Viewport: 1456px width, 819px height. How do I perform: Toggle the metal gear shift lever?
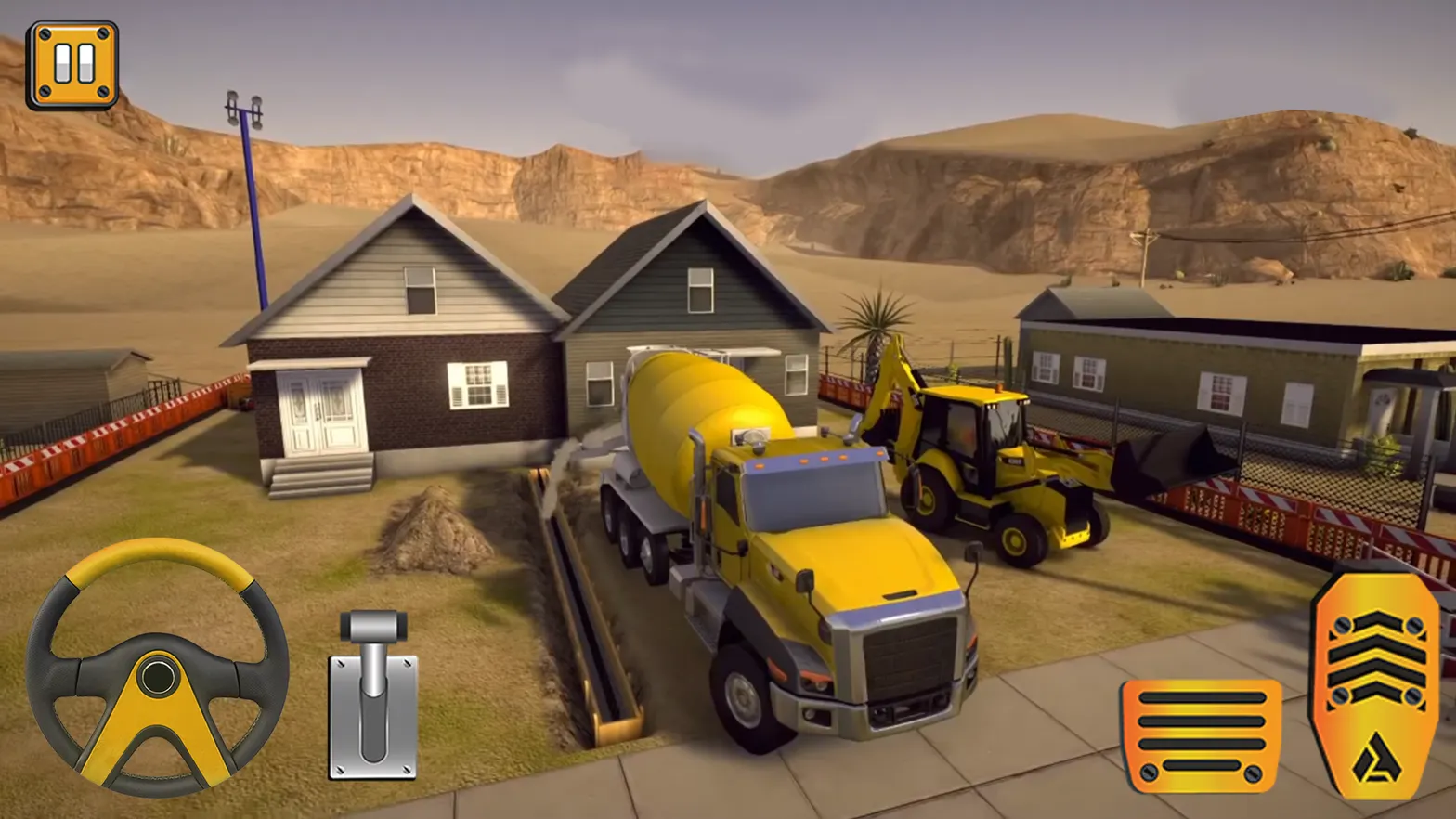(373, 694)
